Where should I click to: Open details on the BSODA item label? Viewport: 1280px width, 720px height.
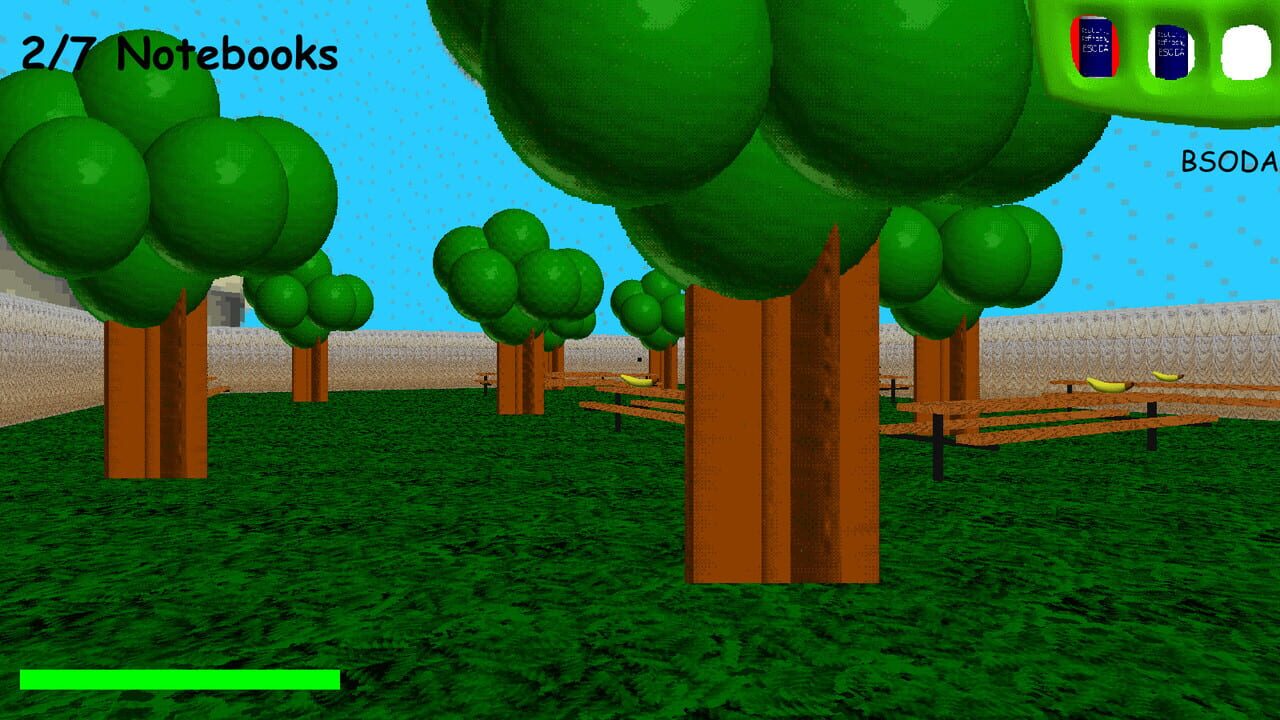click(1230, 158)
